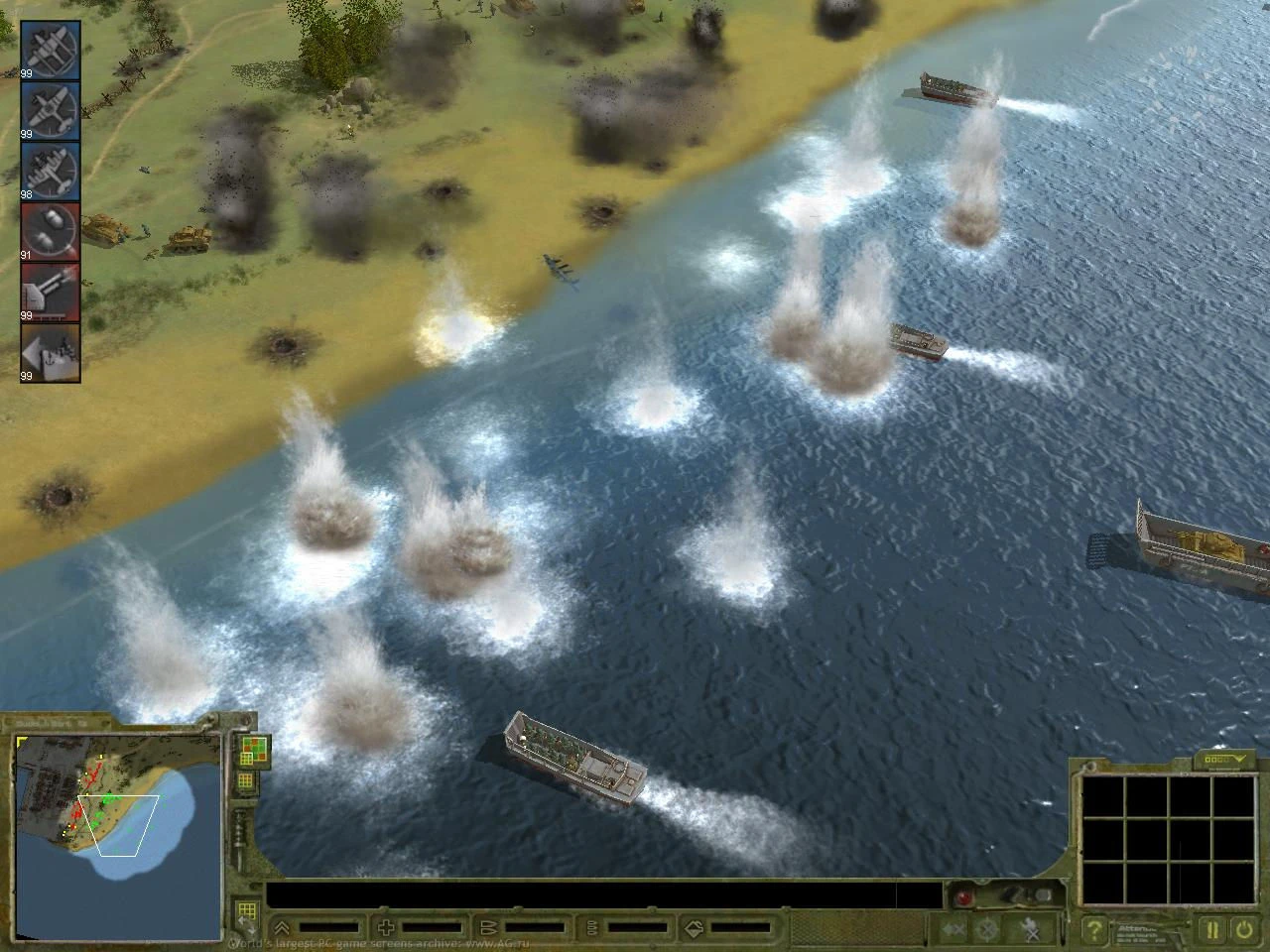Viewport: 1270px width, 952px height.
Task: Activate the bombing-run support icon showing 91
Action: pyautogui.click(x=50, y=230)
